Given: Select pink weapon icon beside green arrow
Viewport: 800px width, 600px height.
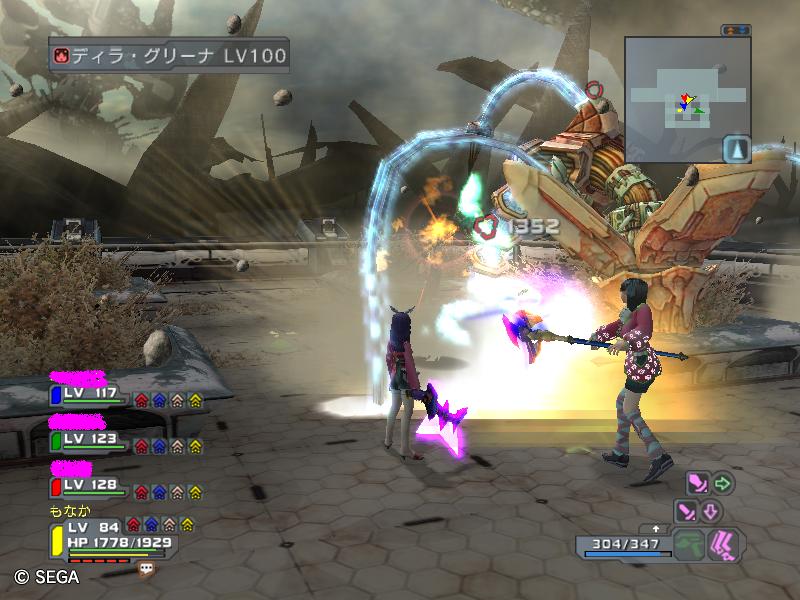Looking at the screenshot, I should (697, 484).
